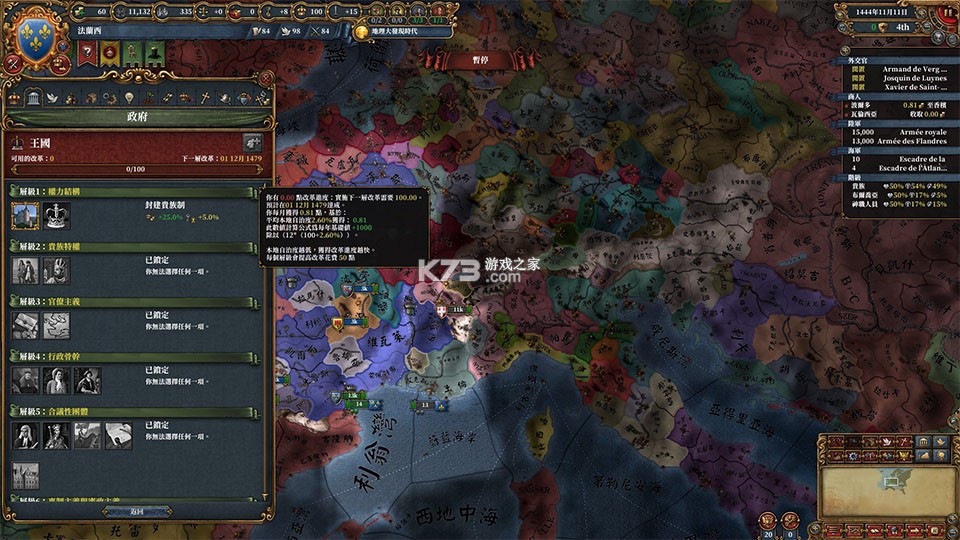Choose the crown reform icon in tier 1
The height and width of the screenshot is (540, 960).
pyautogui.click(x=55, y=215)
